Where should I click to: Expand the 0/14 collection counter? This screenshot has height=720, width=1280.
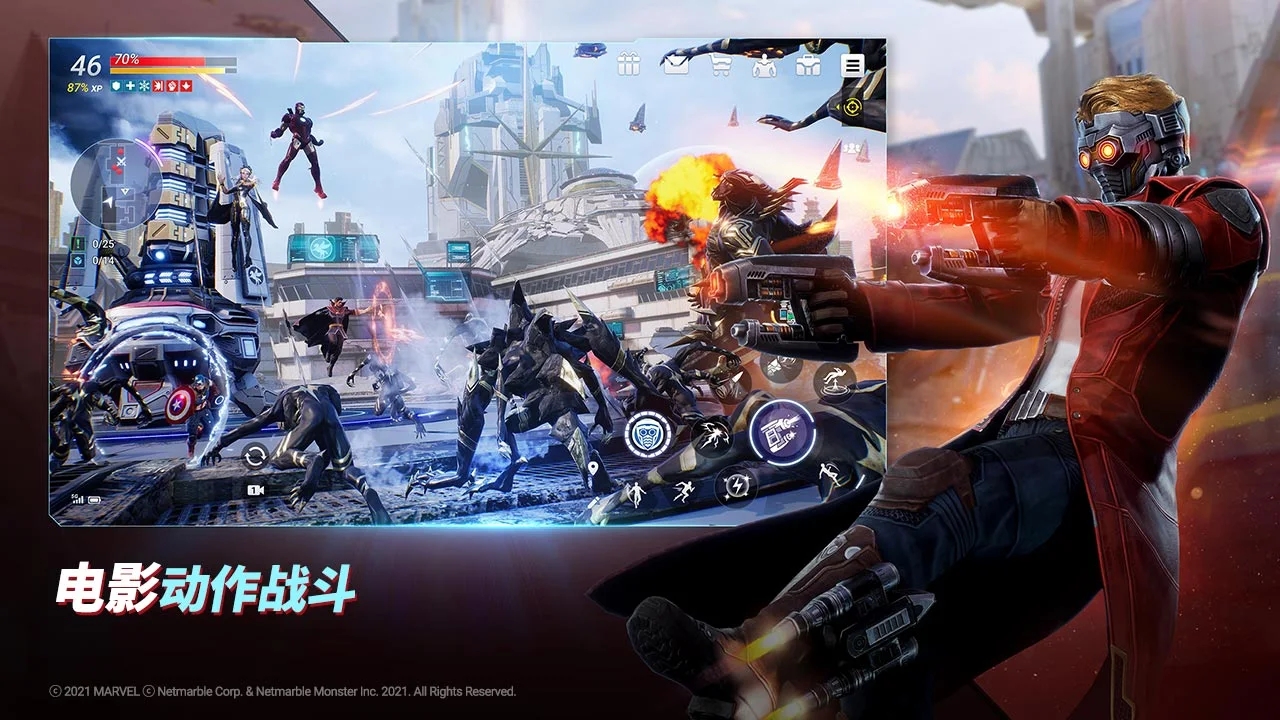97,260
